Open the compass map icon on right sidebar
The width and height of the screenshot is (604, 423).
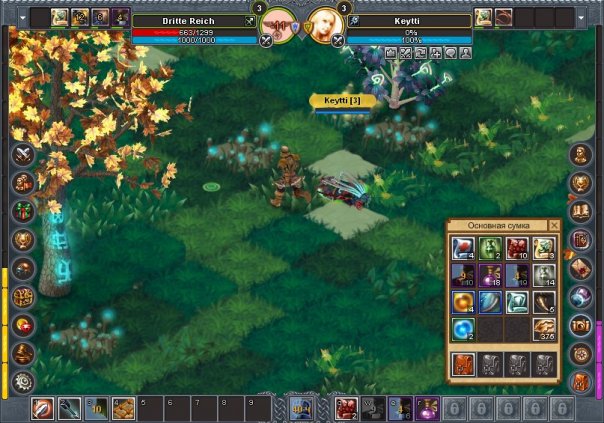tap(581, 353)
